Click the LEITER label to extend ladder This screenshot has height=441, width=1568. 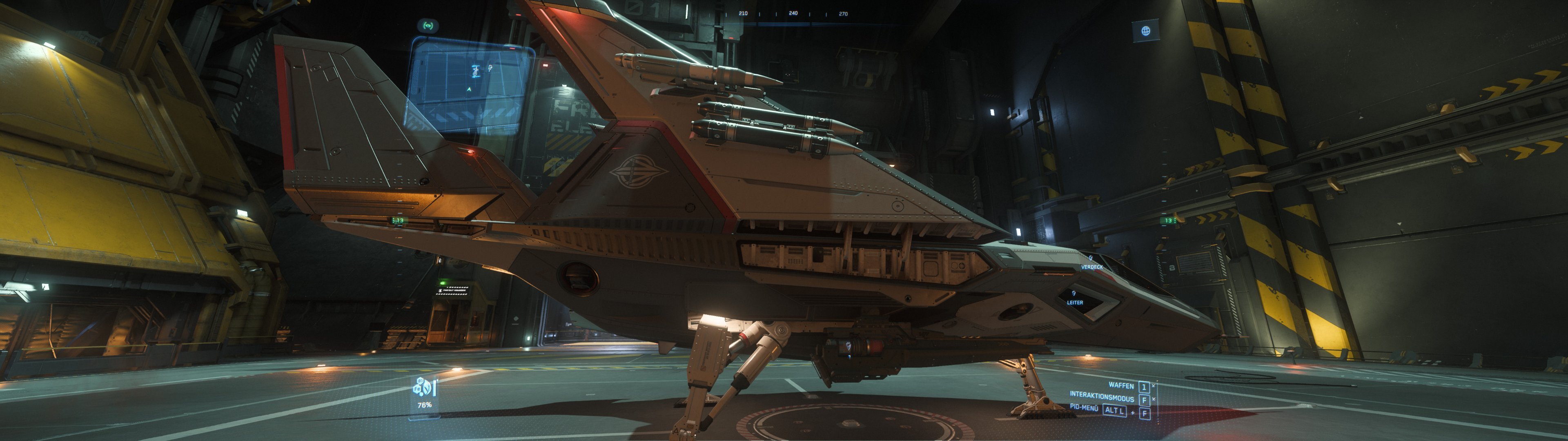(x=1075, y=303)
